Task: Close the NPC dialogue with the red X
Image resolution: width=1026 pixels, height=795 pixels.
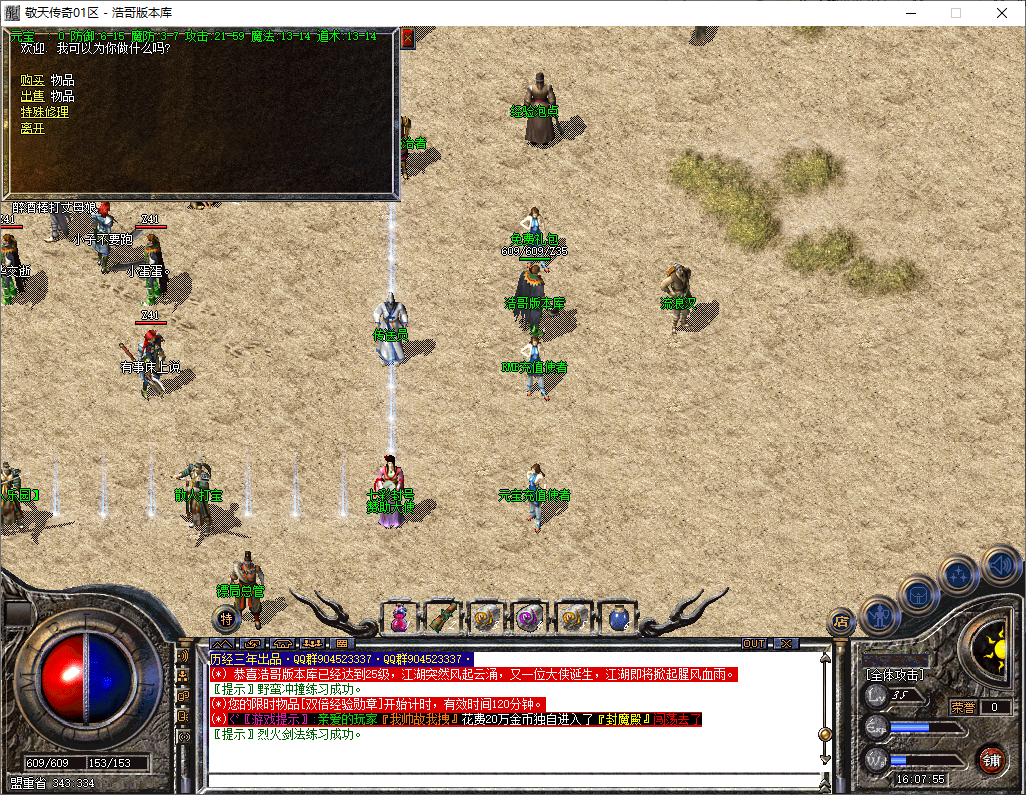Action: click(407, 38)
